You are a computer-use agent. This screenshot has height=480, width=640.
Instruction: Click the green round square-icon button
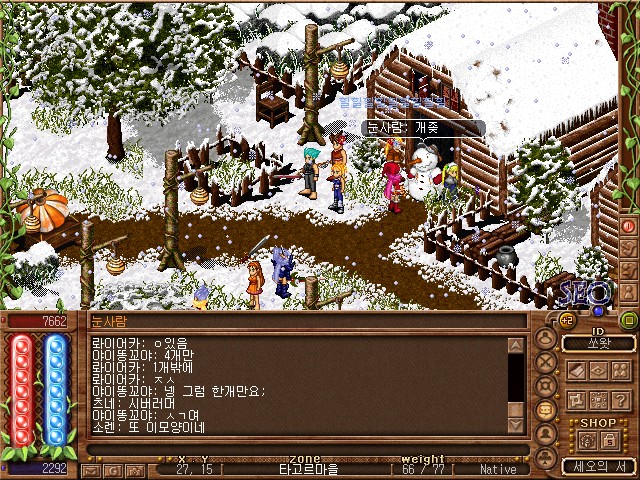628,320
